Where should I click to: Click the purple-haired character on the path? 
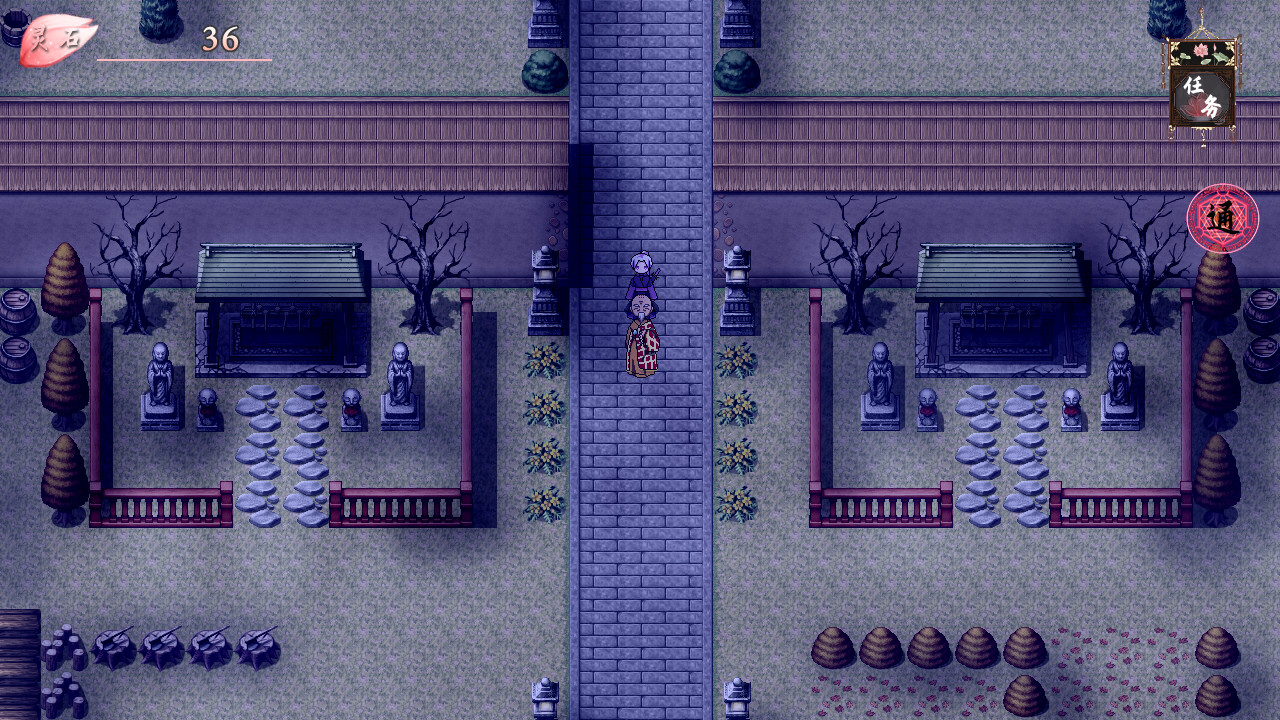click(x=641, y=270)
